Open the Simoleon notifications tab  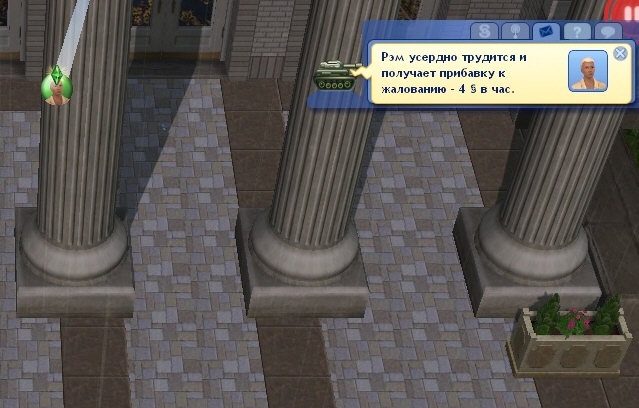pos(484,32)
